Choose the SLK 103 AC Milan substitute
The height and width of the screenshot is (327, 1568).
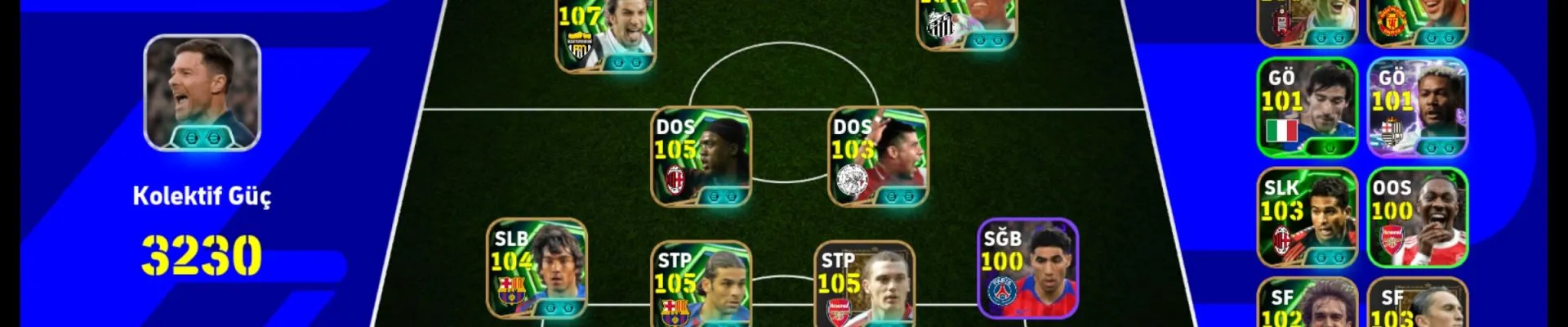tap(1307, 217)
